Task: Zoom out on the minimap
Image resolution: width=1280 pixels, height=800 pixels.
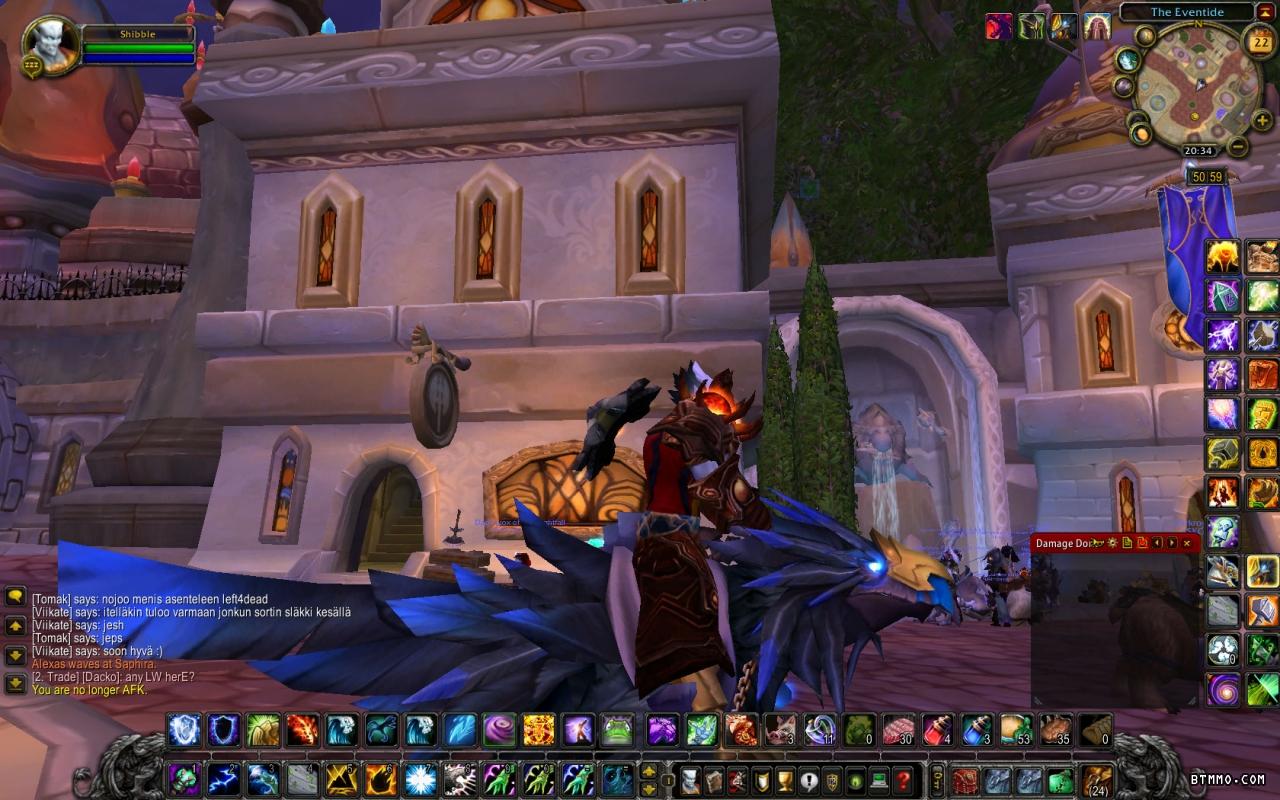Action: pyautogui.click(x=1238, y=147)
